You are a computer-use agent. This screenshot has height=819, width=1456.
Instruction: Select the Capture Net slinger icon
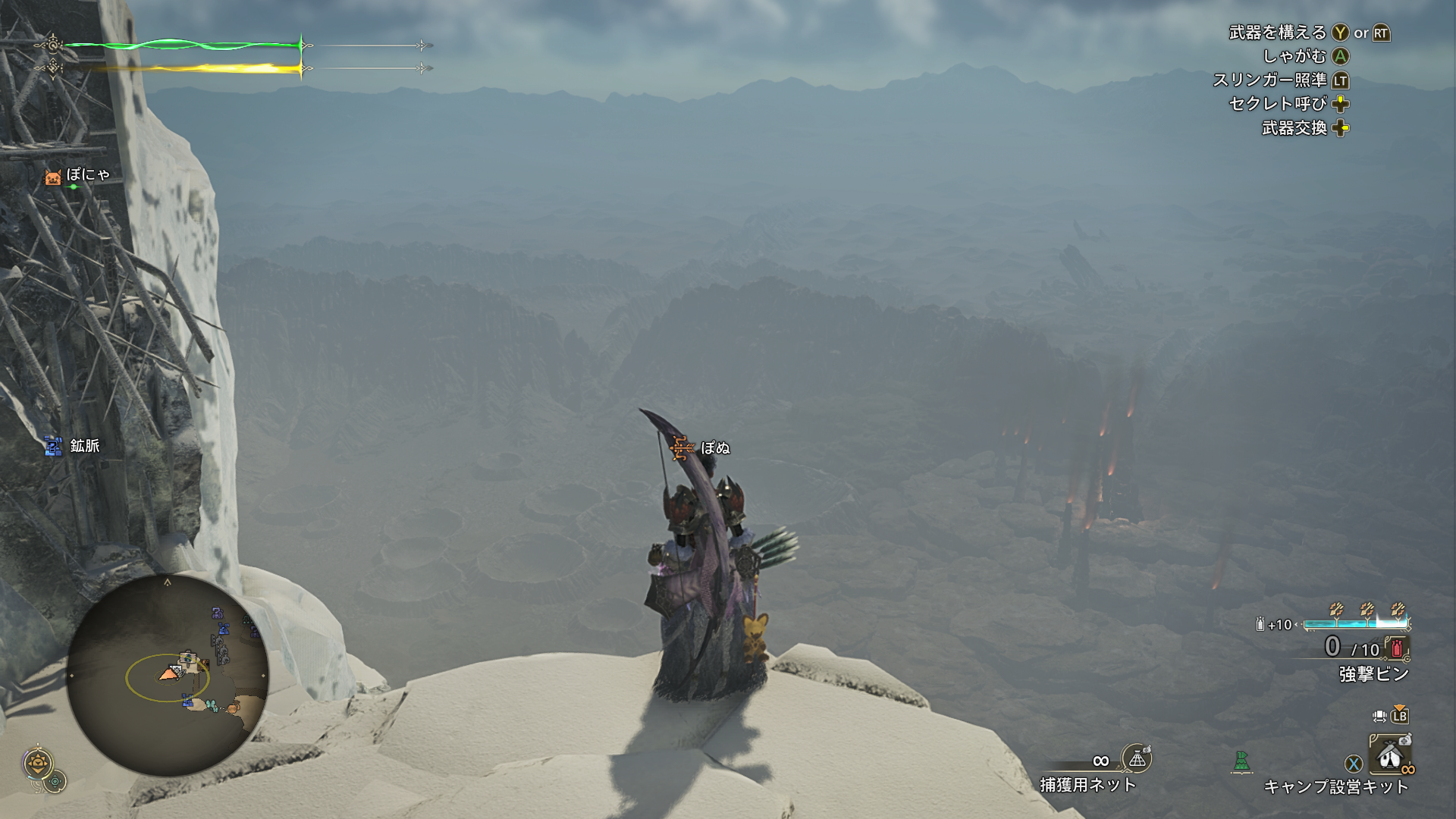[1136, 758]
